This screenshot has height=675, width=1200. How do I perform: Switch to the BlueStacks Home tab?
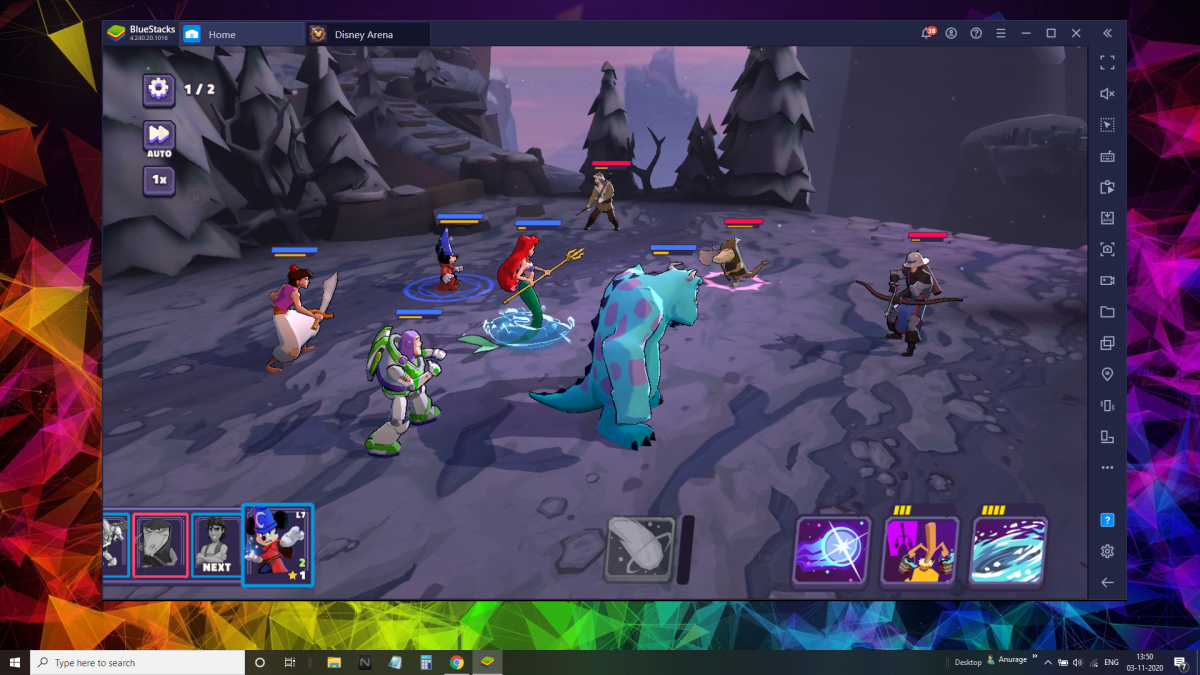[x=221, y=34]
